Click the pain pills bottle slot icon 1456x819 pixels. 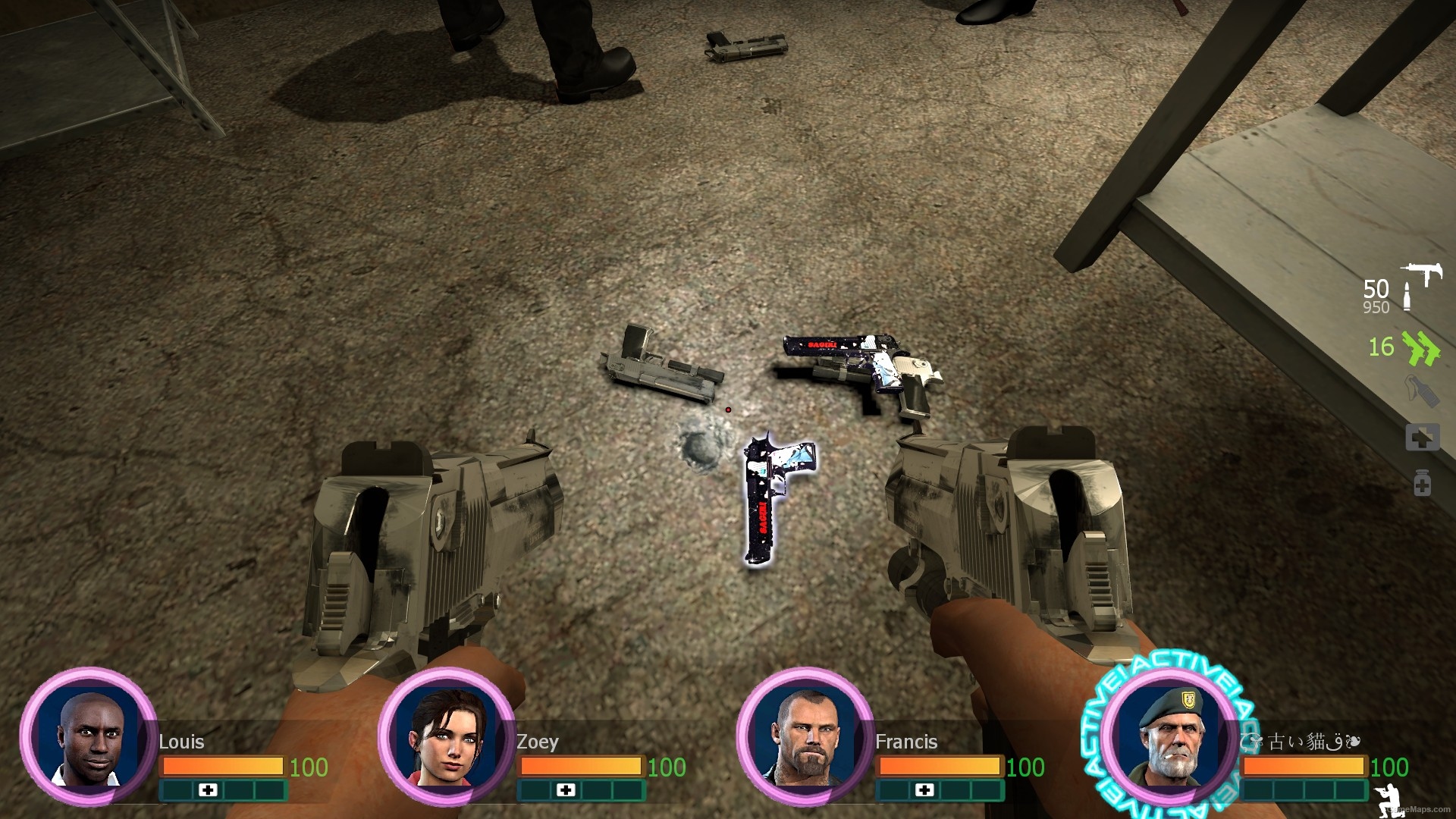tap(1423, 480)
